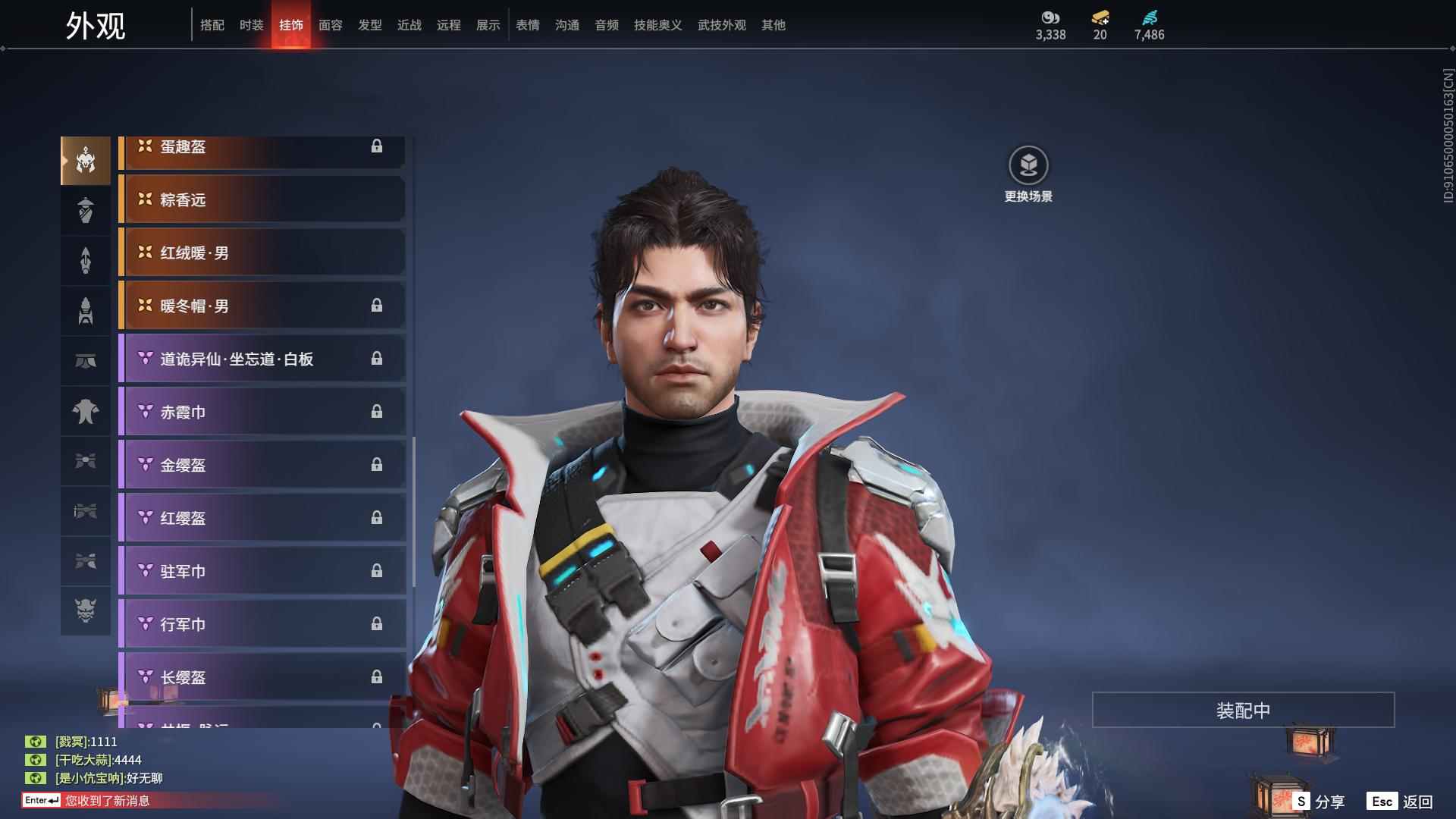Switch to the 时装 tab
The width and height of the screenshot is (1456, 819).
pos(251,25)
